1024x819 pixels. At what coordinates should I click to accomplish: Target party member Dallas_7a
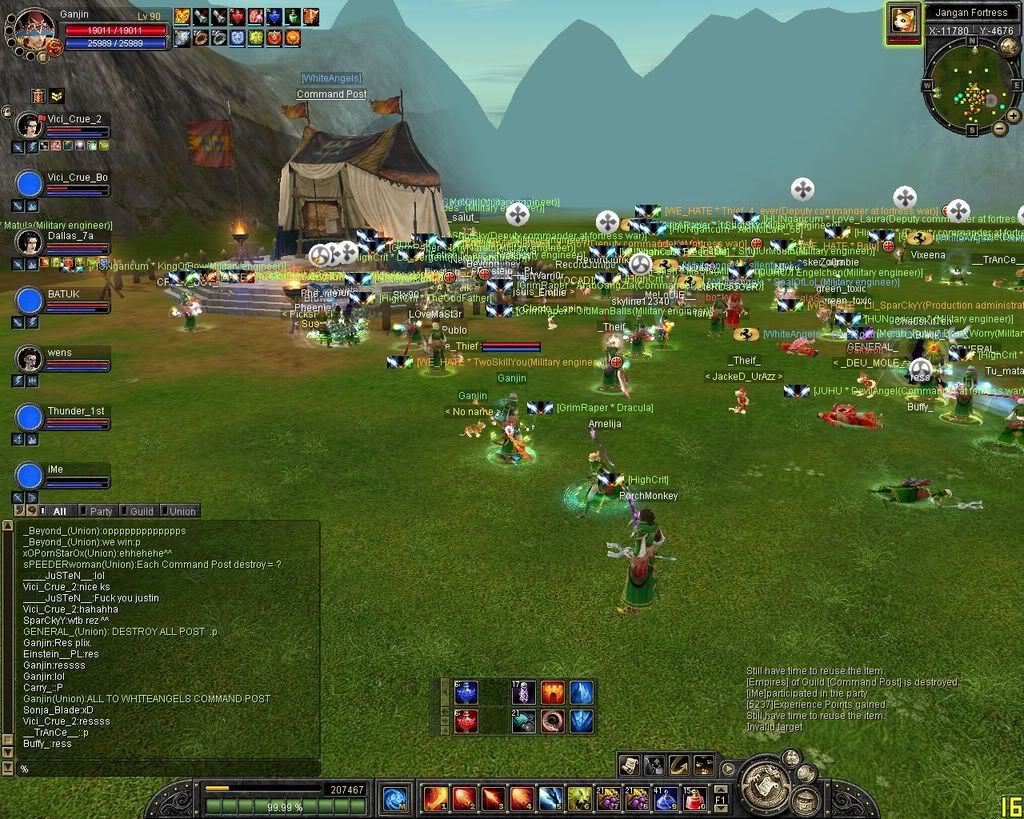click(31, 242)
